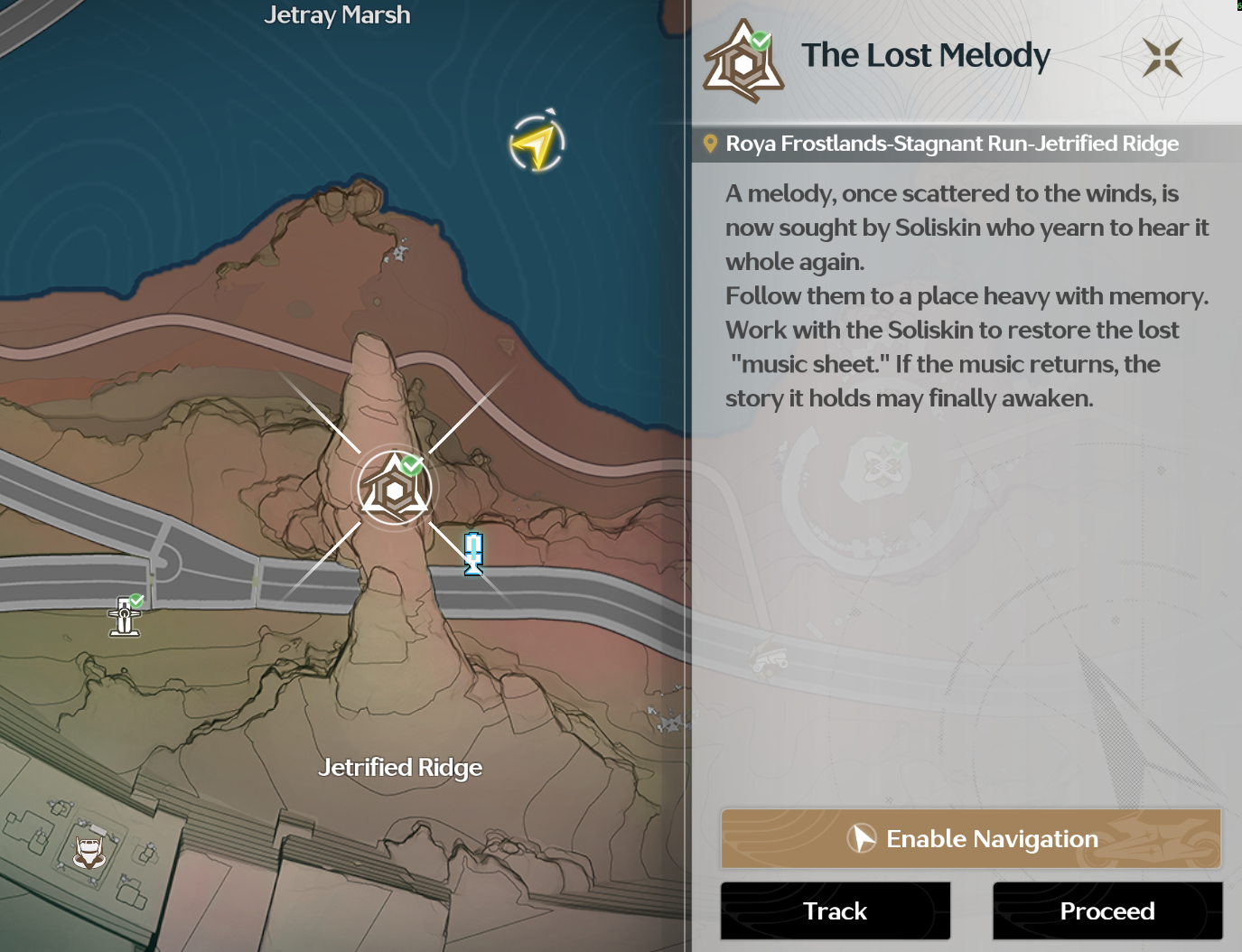Click the Enable Navigation button
The image size is (1242, 952).
971,839
